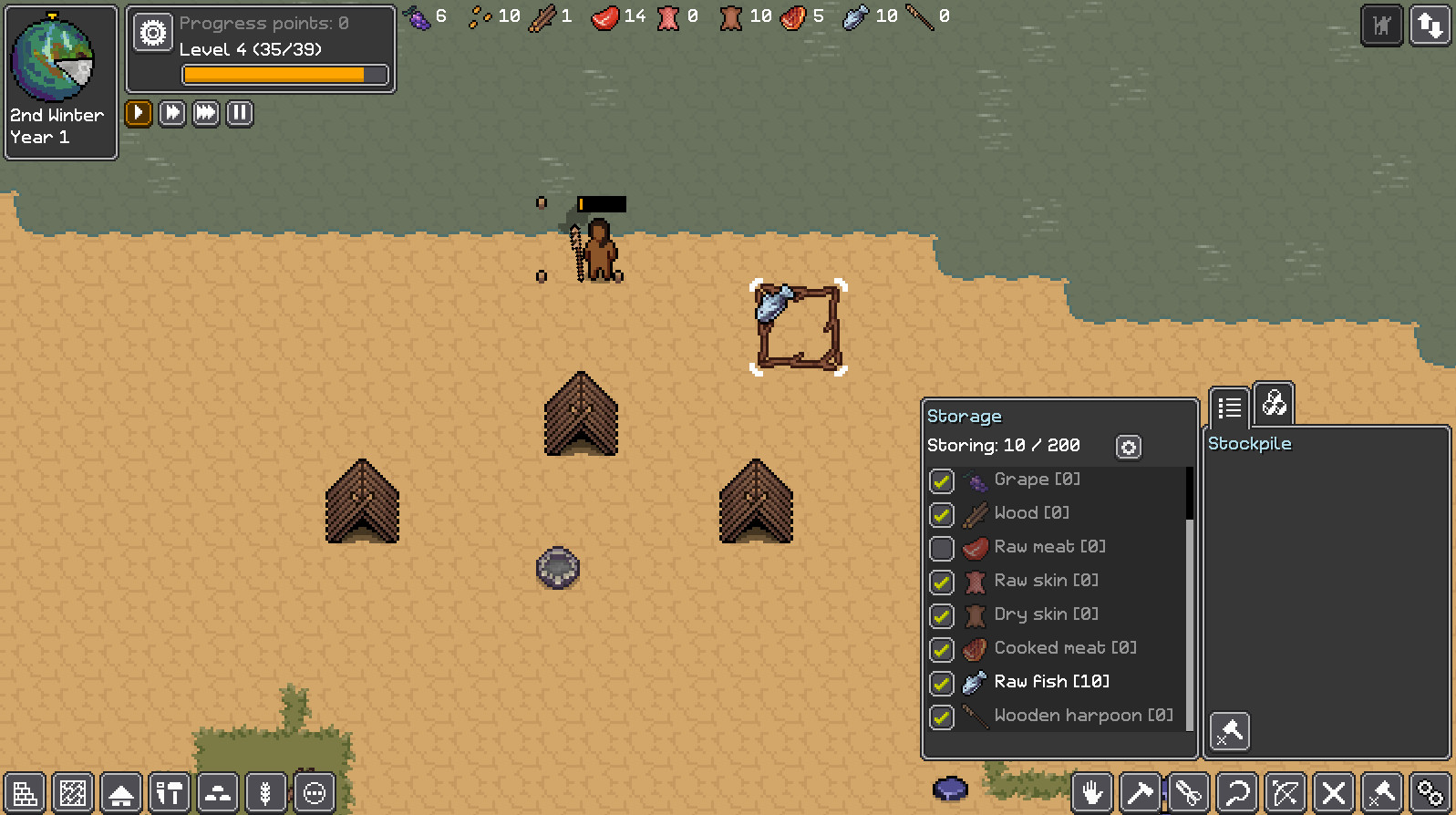This screenshot has height=815, width=1456.
Task: Open the wheat farming menu
Action: [x=265, y=793]
